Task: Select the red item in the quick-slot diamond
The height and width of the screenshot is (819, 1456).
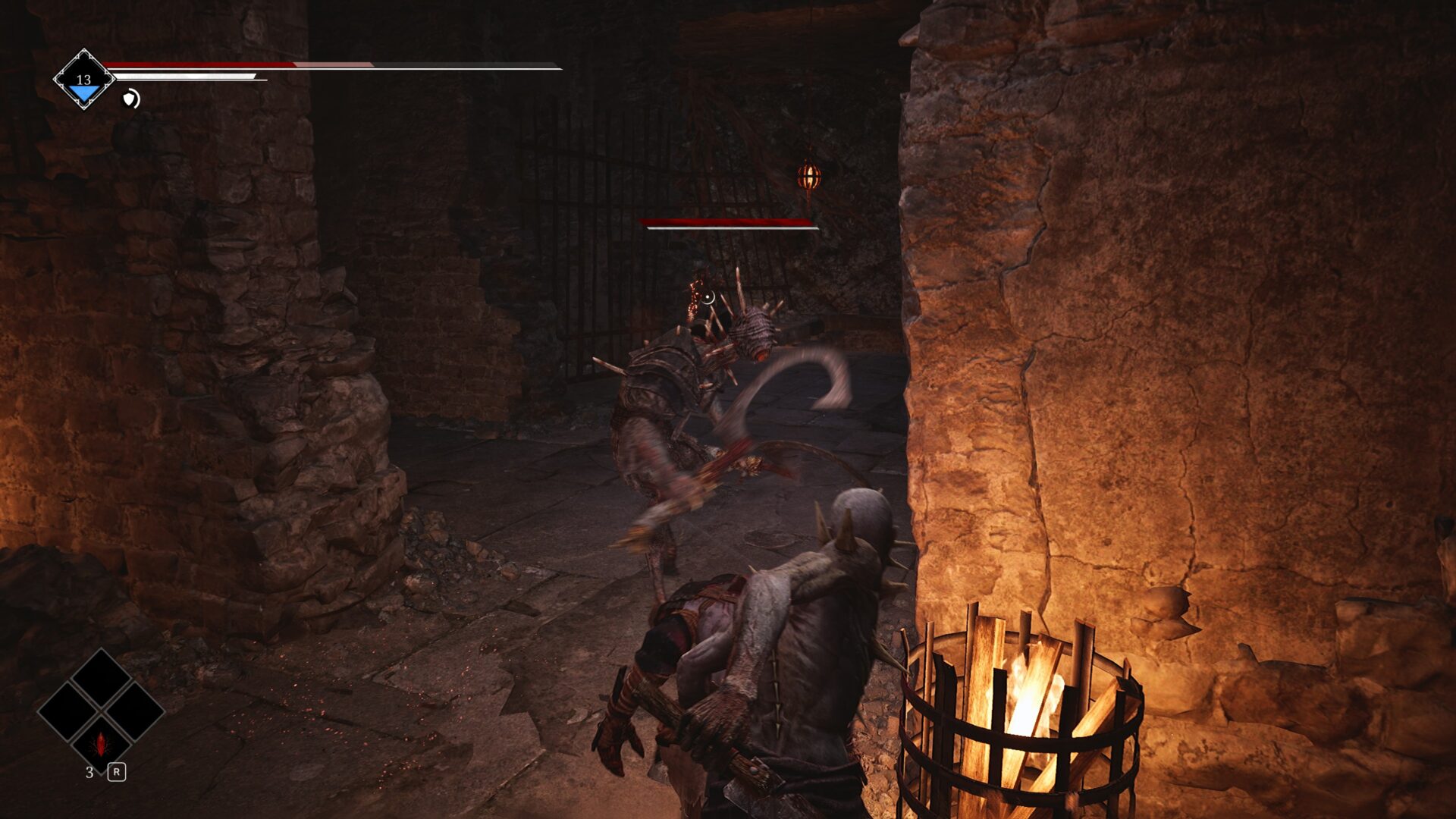Action: tap(101, 744)
